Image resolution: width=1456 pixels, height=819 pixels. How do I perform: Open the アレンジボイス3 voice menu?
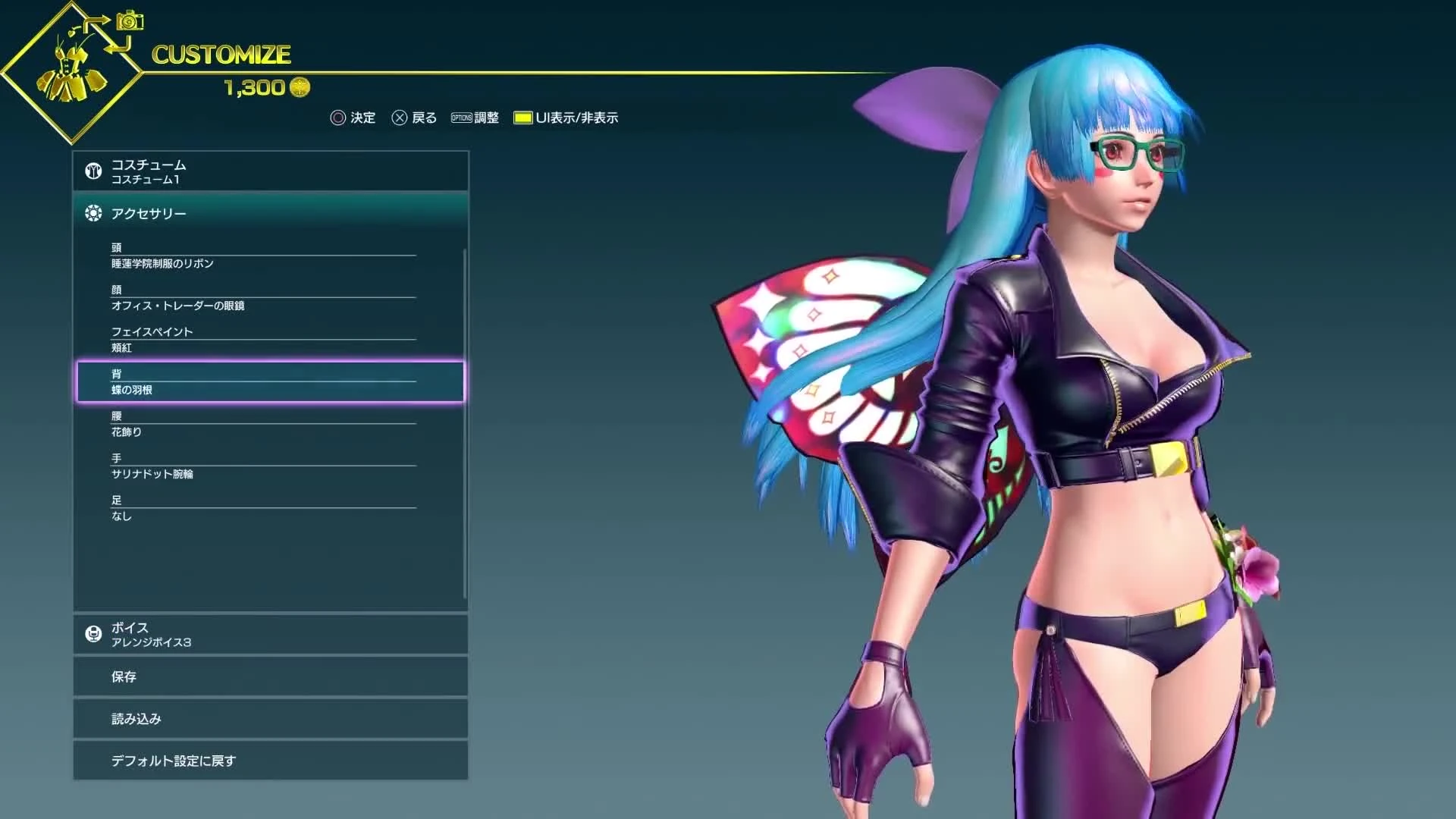point(152,642)
